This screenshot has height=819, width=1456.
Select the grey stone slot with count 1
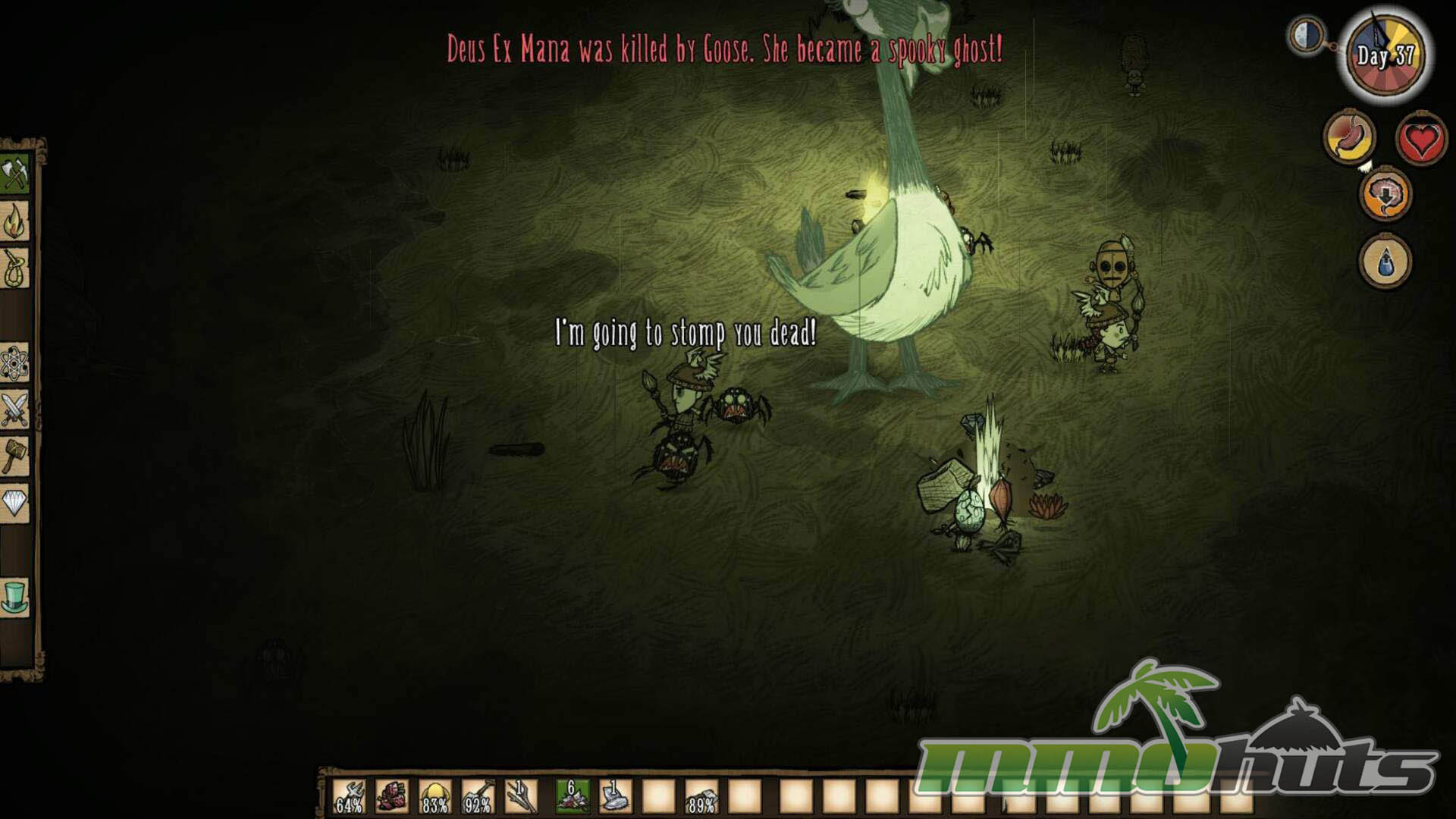tap(615, 797)
